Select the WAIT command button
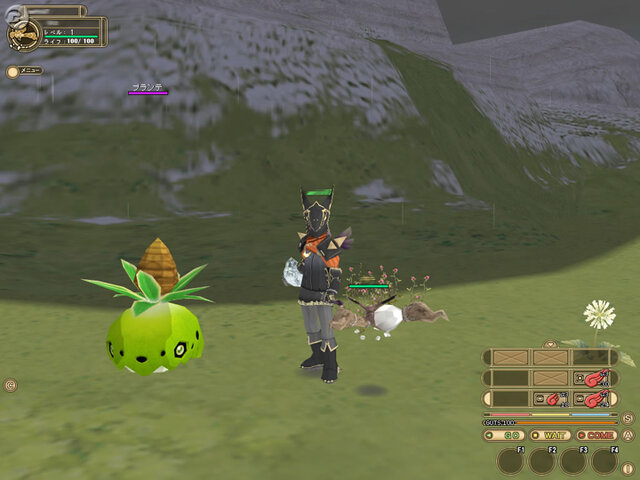Viewport: 640px width, 480px height. click(x=550, y=435)
